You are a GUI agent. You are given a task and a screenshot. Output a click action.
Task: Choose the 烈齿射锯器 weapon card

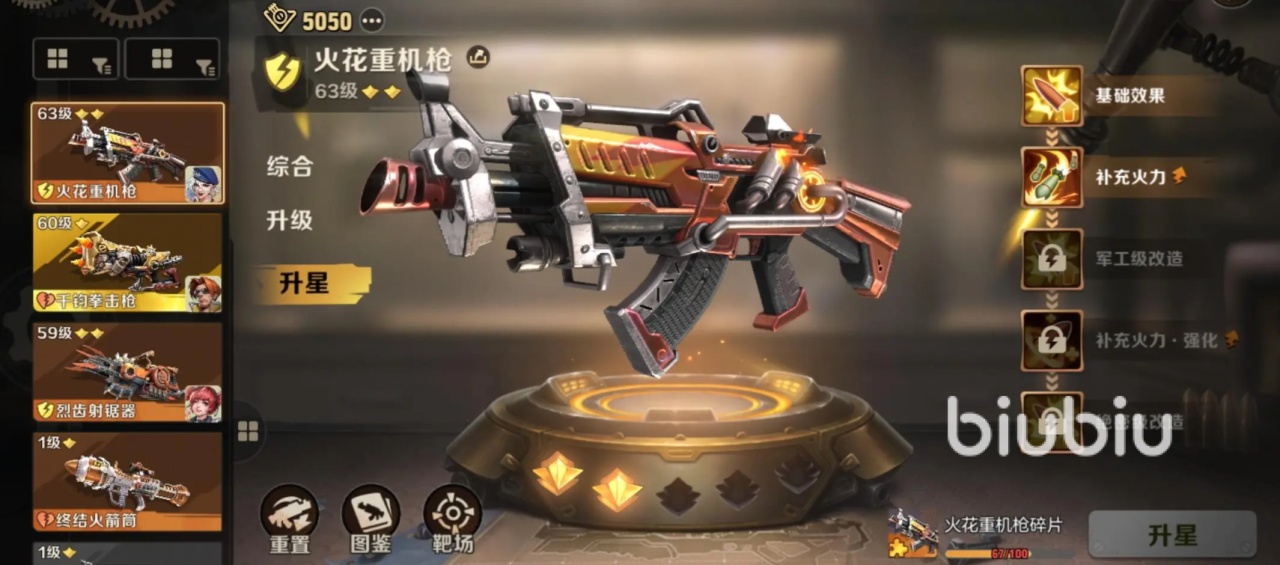(128, 372)
